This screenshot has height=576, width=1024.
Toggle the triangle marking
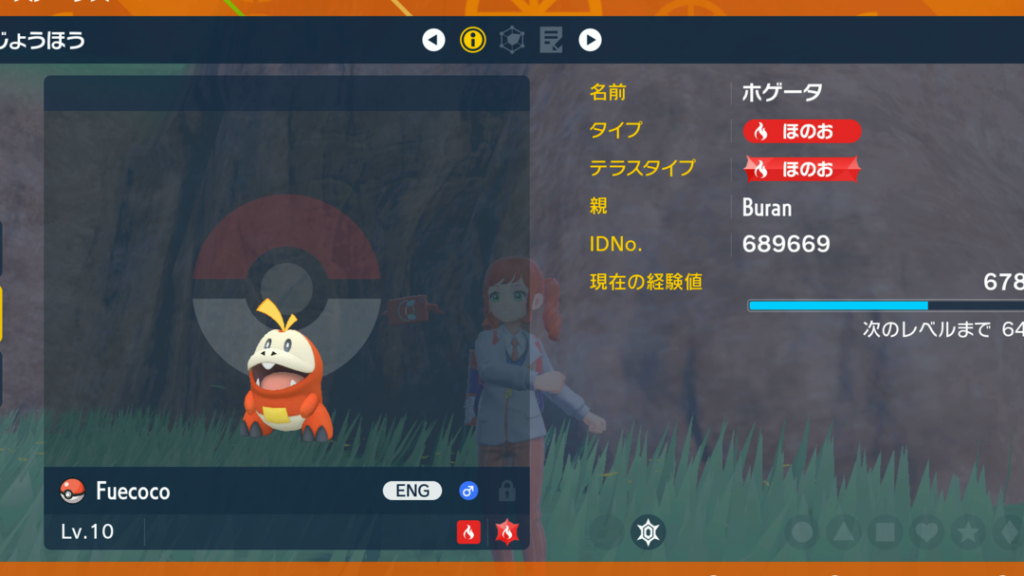tap(844, 532)
